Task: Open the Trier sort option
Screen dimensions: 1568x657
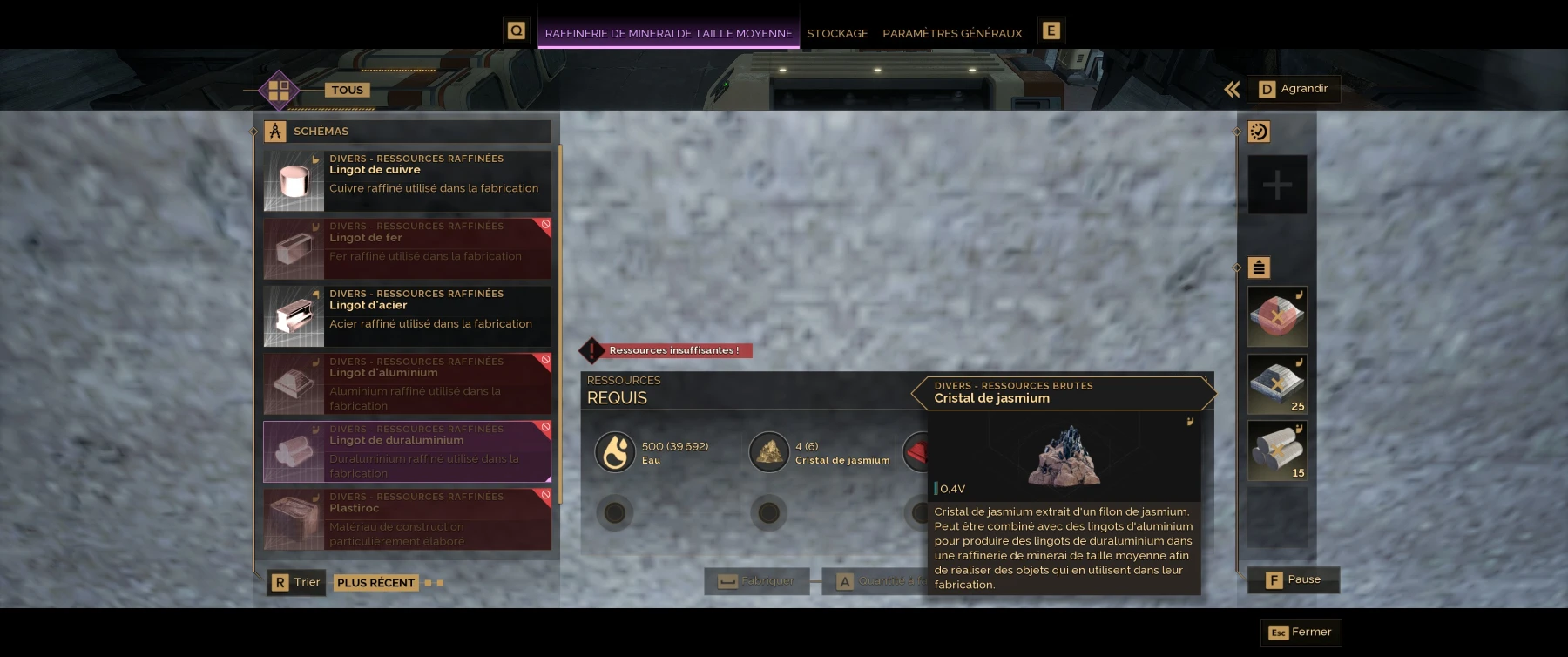Action: 296,582
